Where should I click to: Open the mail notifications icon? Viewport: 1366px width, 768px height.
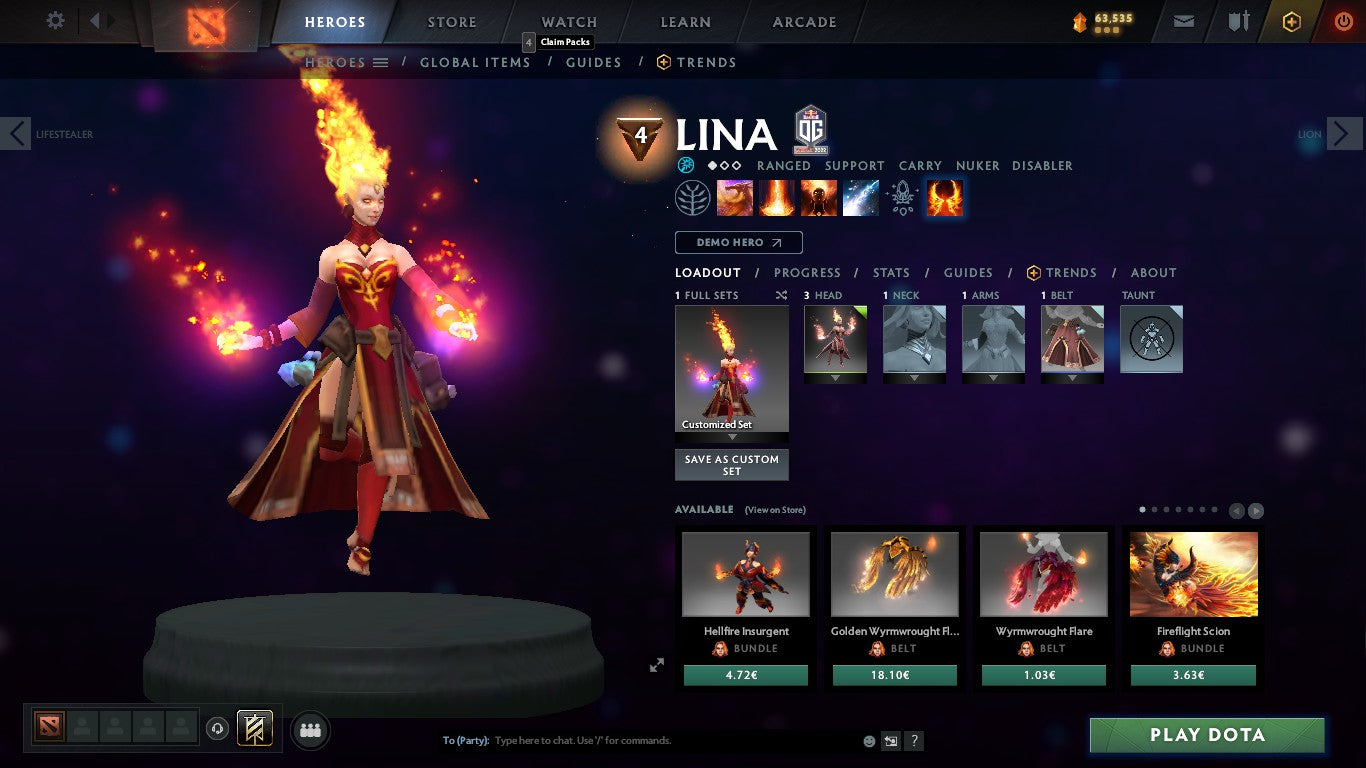1183,20
